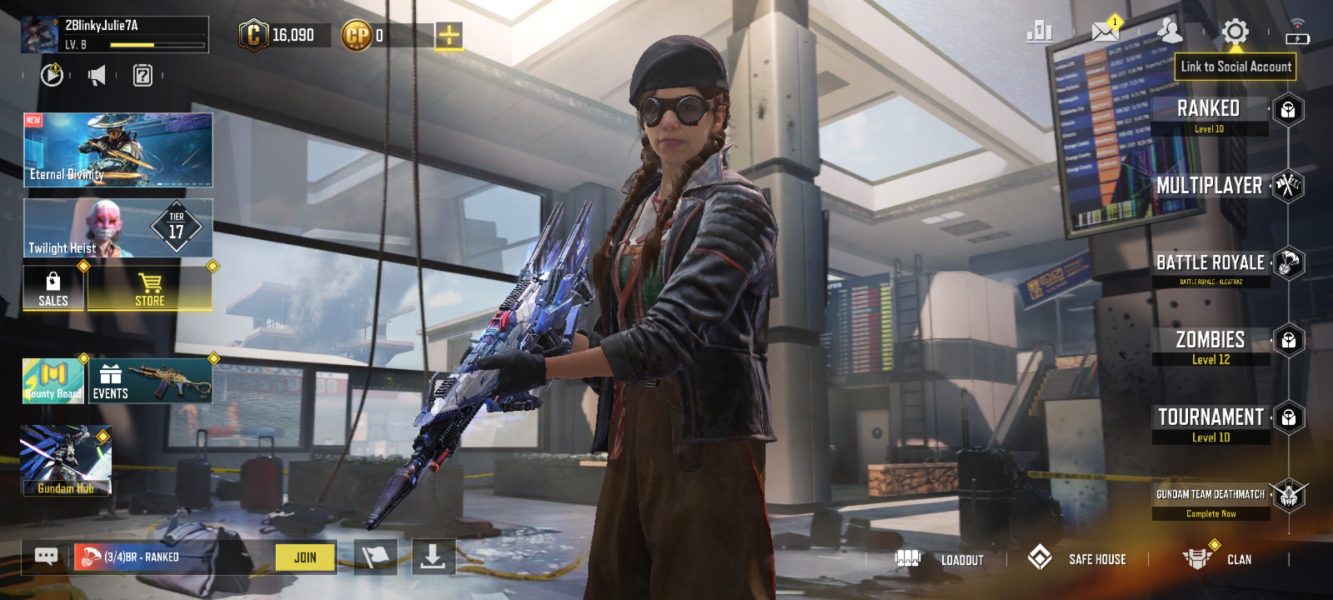Open the Gundam Hub
Screen dimensions: 1333x600
coord(66,461)
